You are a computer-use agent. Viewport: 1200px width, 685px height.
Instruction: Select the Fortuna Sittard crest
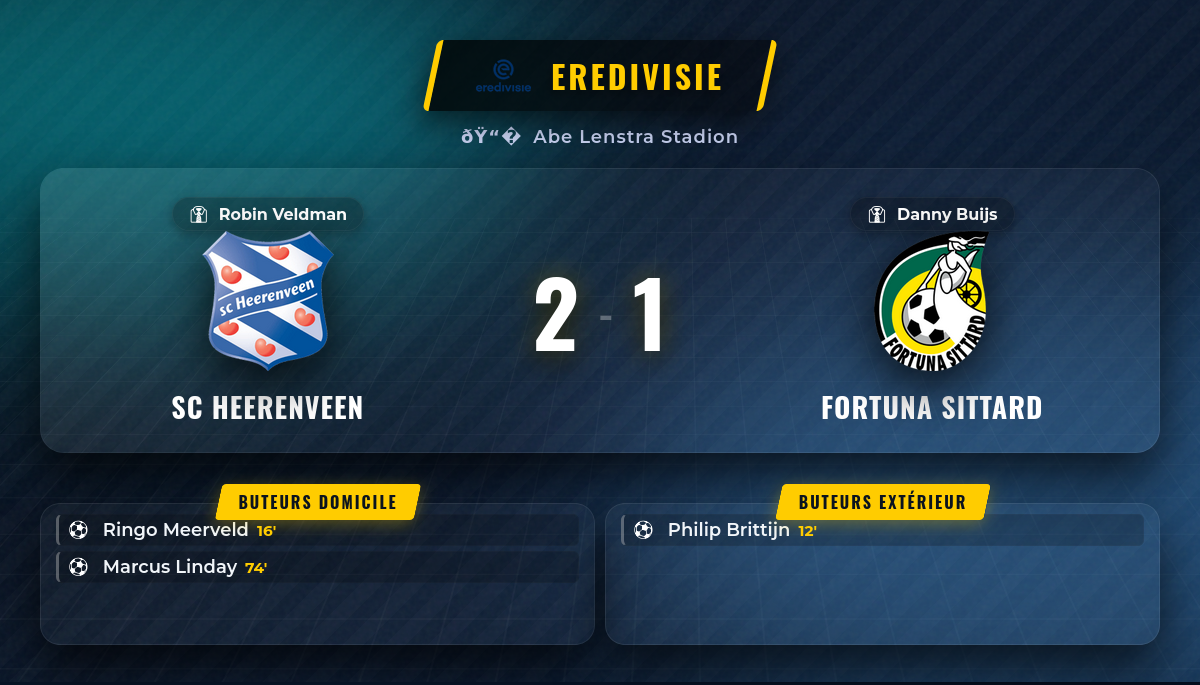click(x=932, y=302)
